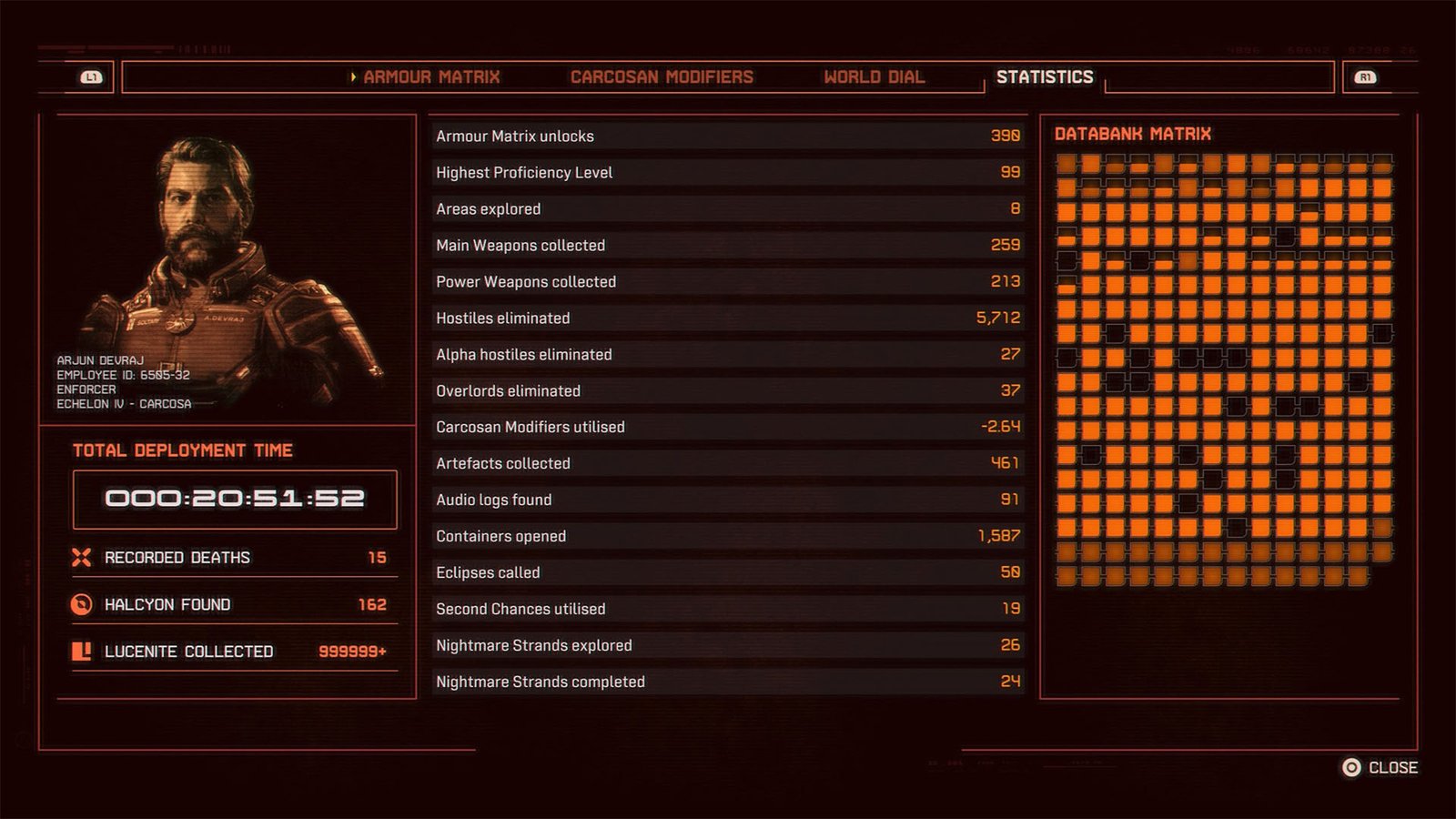Image resolution: width=1456 pixels, height=819 pixels.
Task: Select the Containers opened stat row
Action: click(x=726, y=536)
